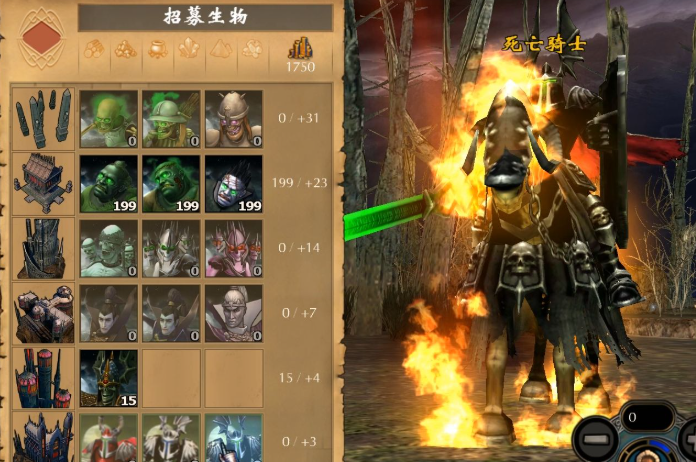Viewport: 696px width, 462px height.
Task: Pick the pink-tinted crowned ghost upgrade
Action: coord(233,248)
